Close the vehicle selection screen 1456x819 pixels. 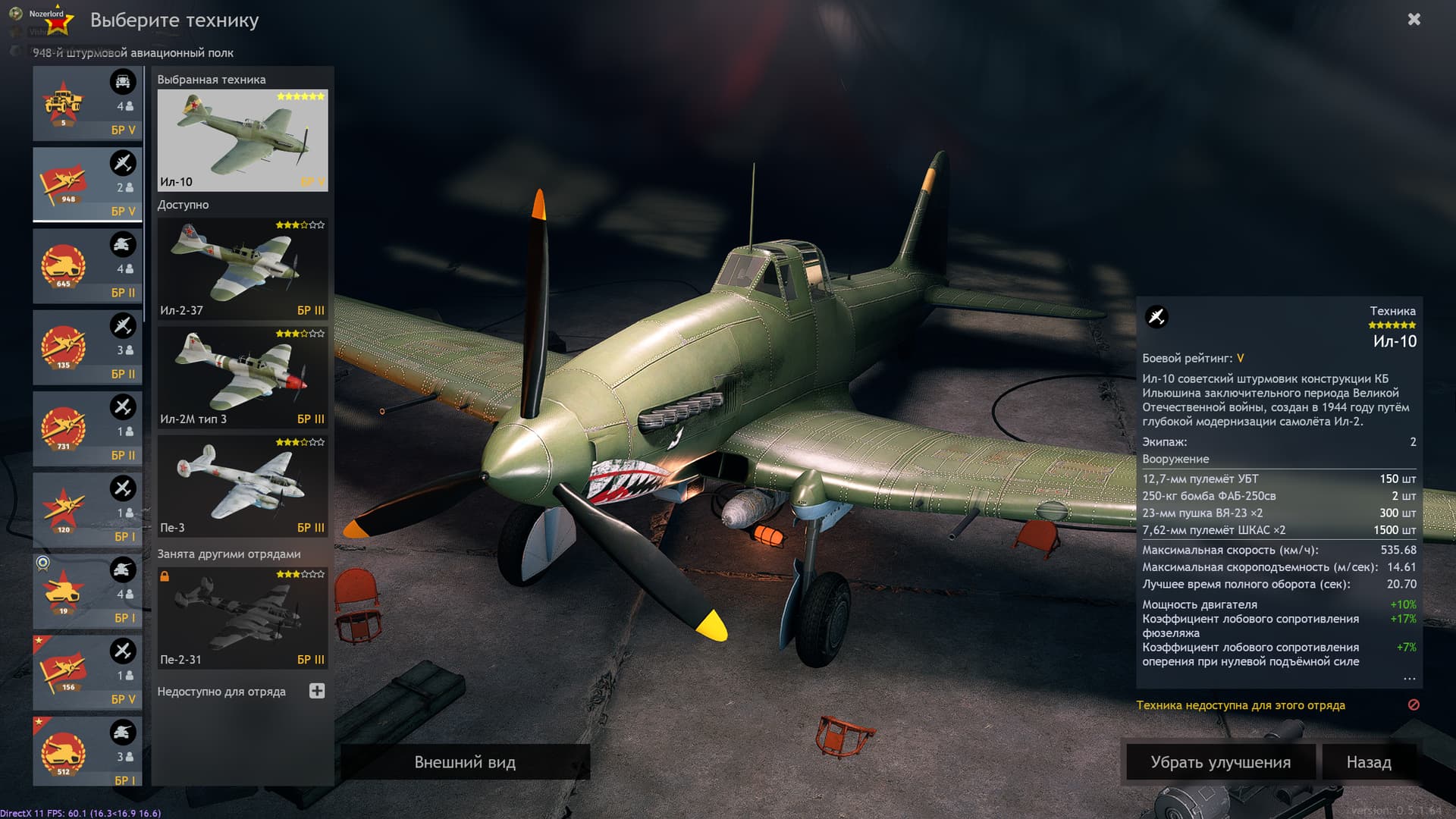(1414, 20)
